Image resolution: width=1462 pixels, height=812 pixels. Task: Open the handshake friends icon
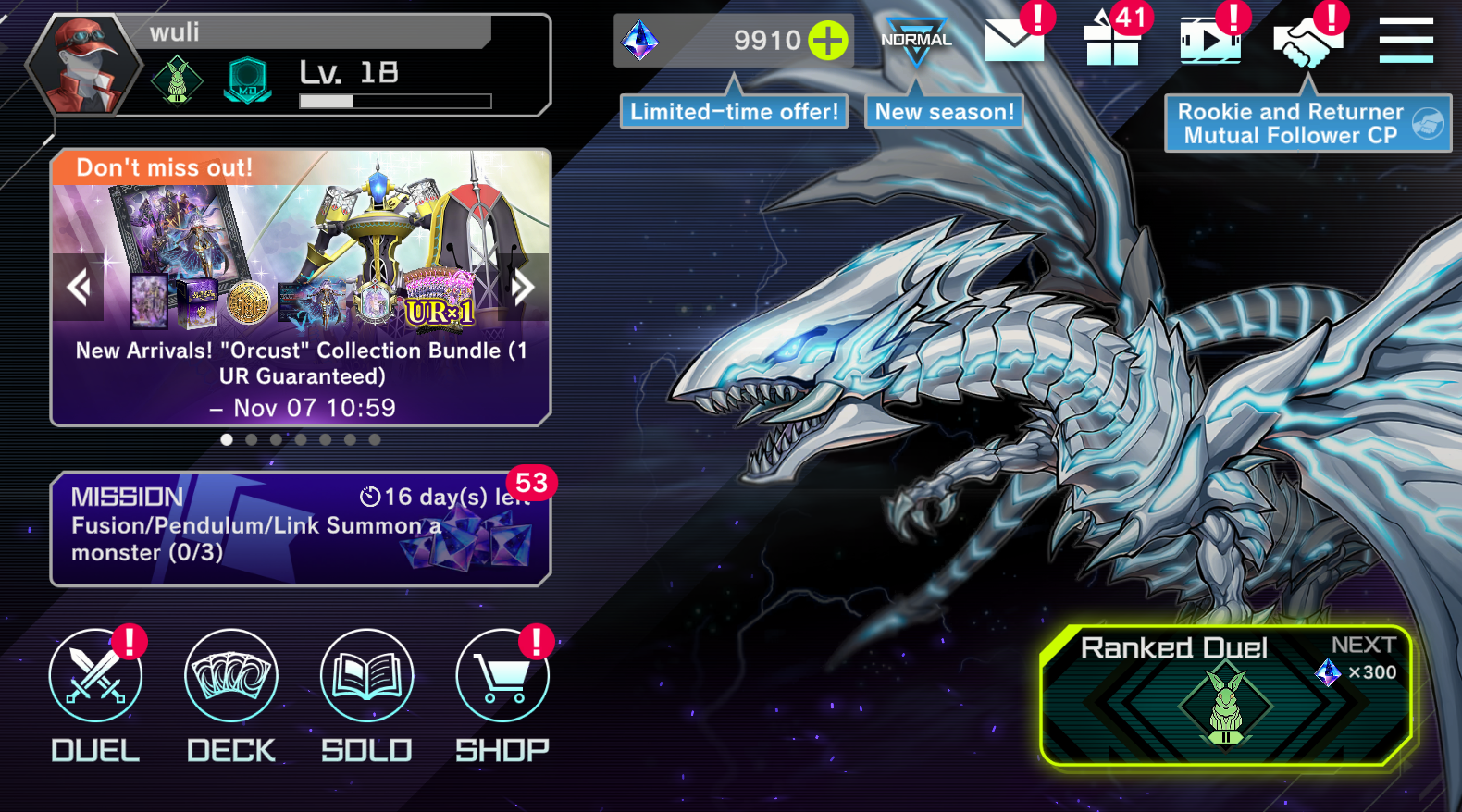(1307, 41)
